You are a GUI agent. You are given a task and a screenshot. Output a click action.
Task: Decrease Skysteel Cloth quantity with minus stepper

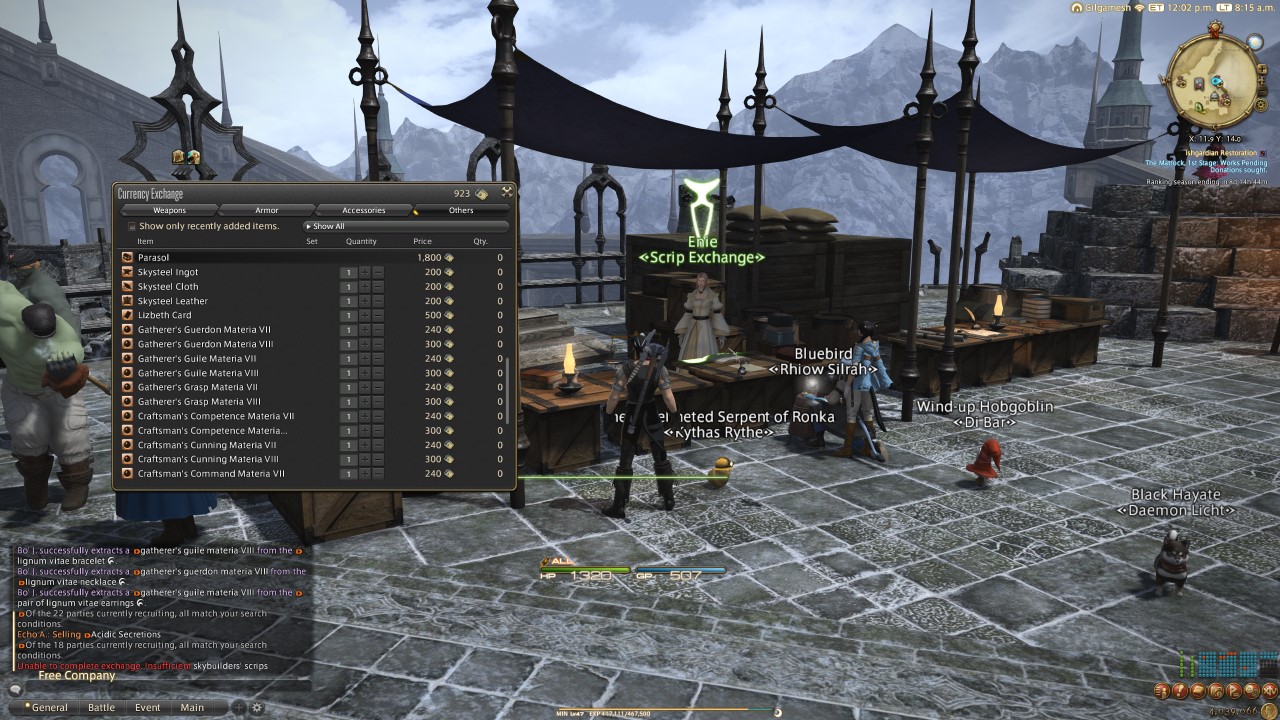[x=377, y=286]
